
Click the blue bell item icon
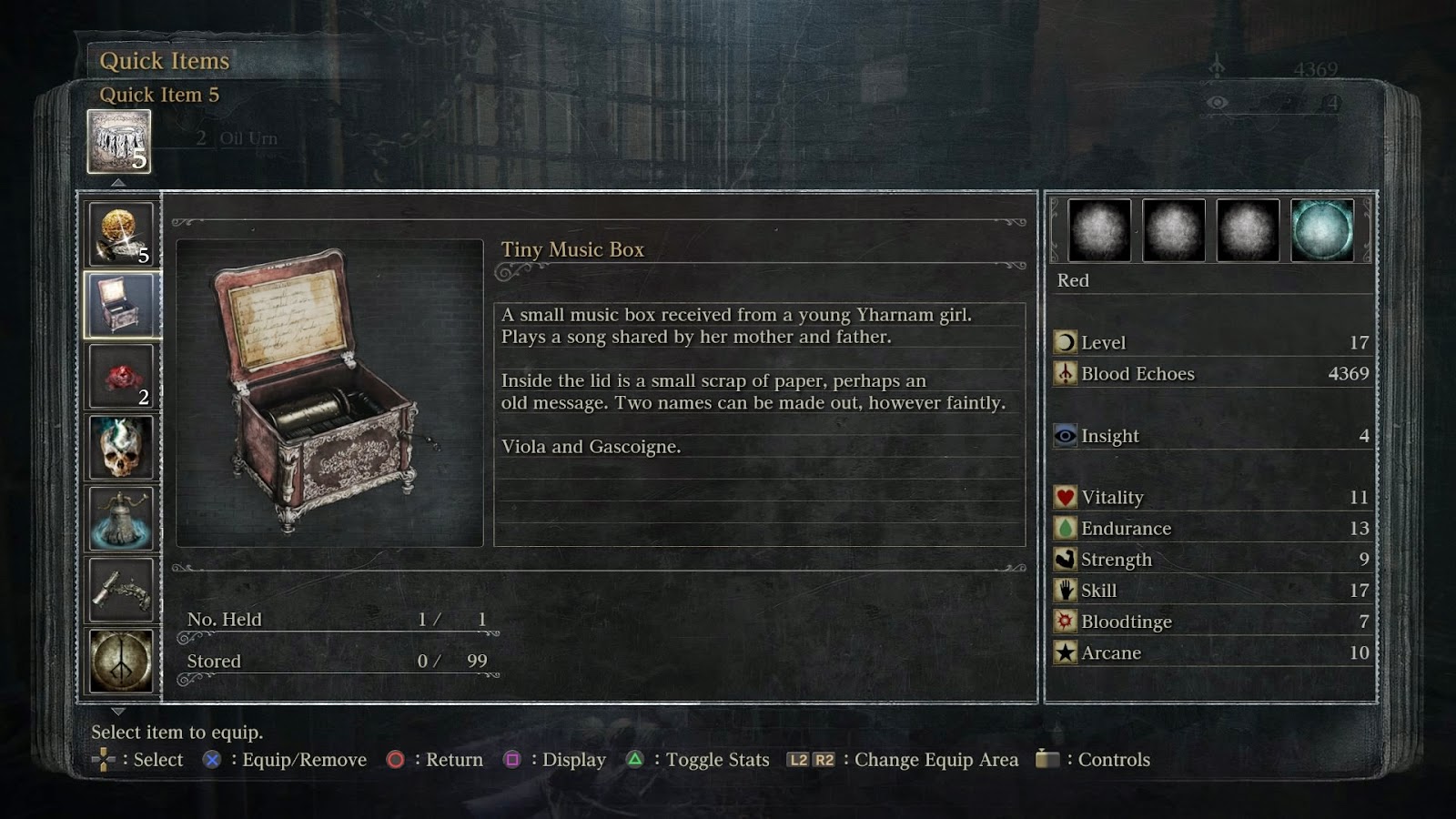[x=121, y=516]
